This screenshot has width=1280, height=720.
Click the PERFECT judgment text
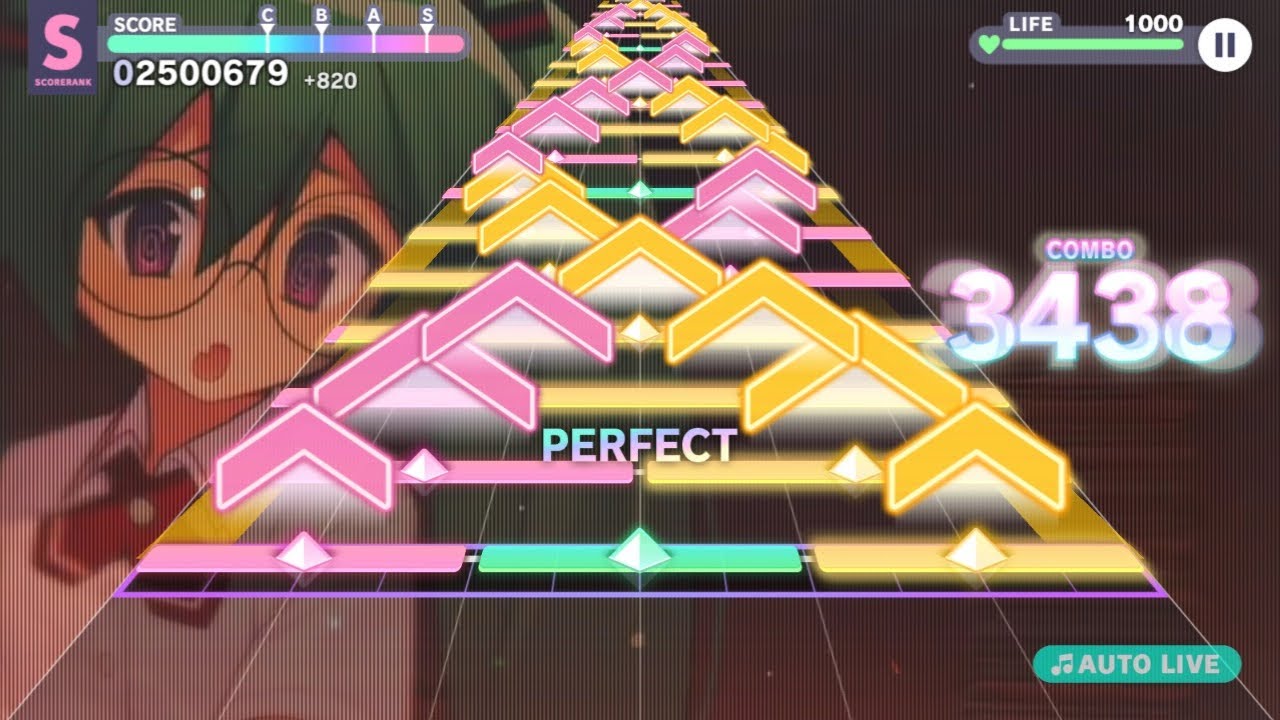click(640, 446)
